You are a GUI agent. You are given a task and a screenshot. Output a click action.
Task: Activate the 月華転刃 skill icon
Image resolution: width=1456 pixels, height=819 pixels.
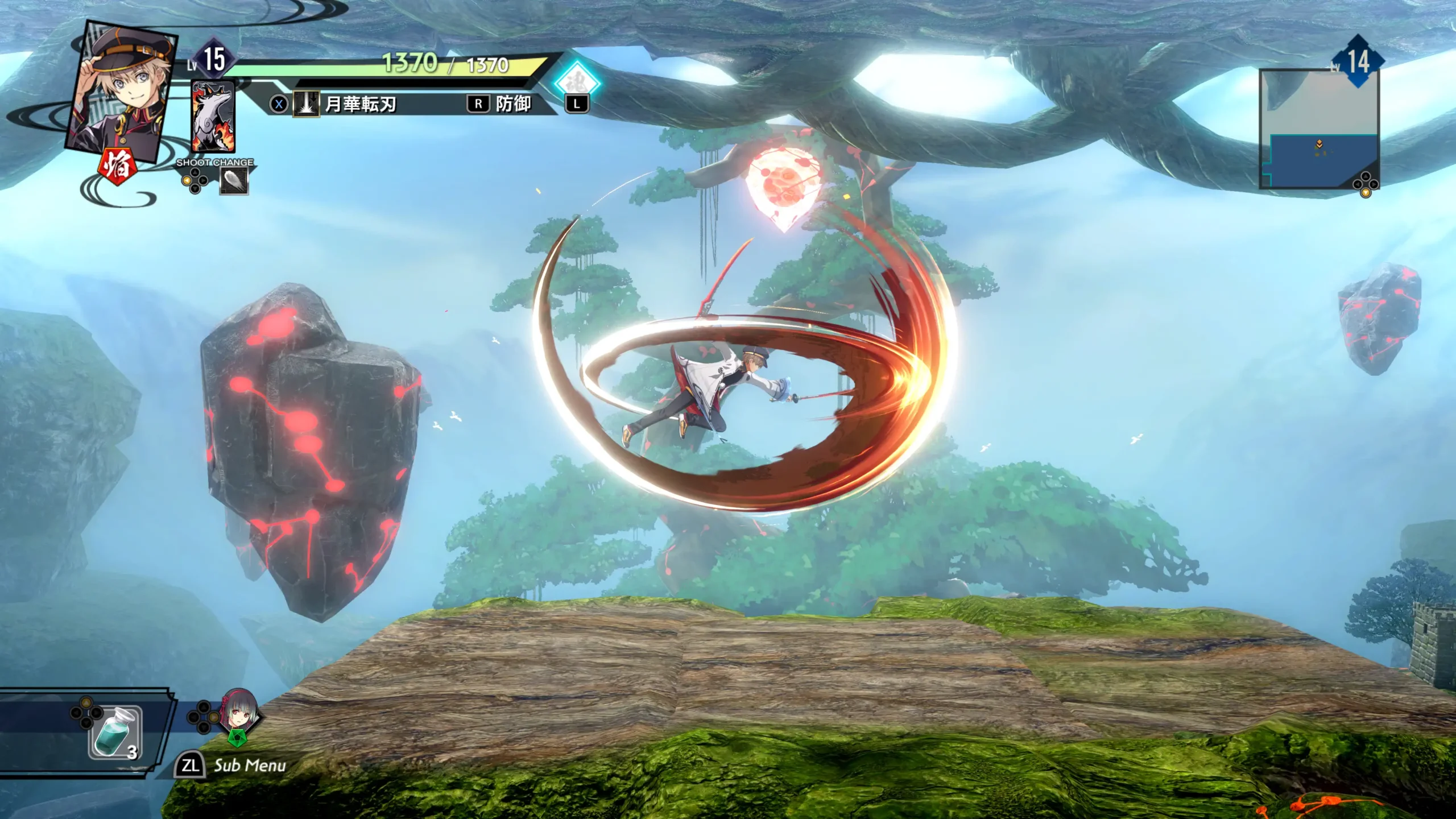tap(305, 105)
